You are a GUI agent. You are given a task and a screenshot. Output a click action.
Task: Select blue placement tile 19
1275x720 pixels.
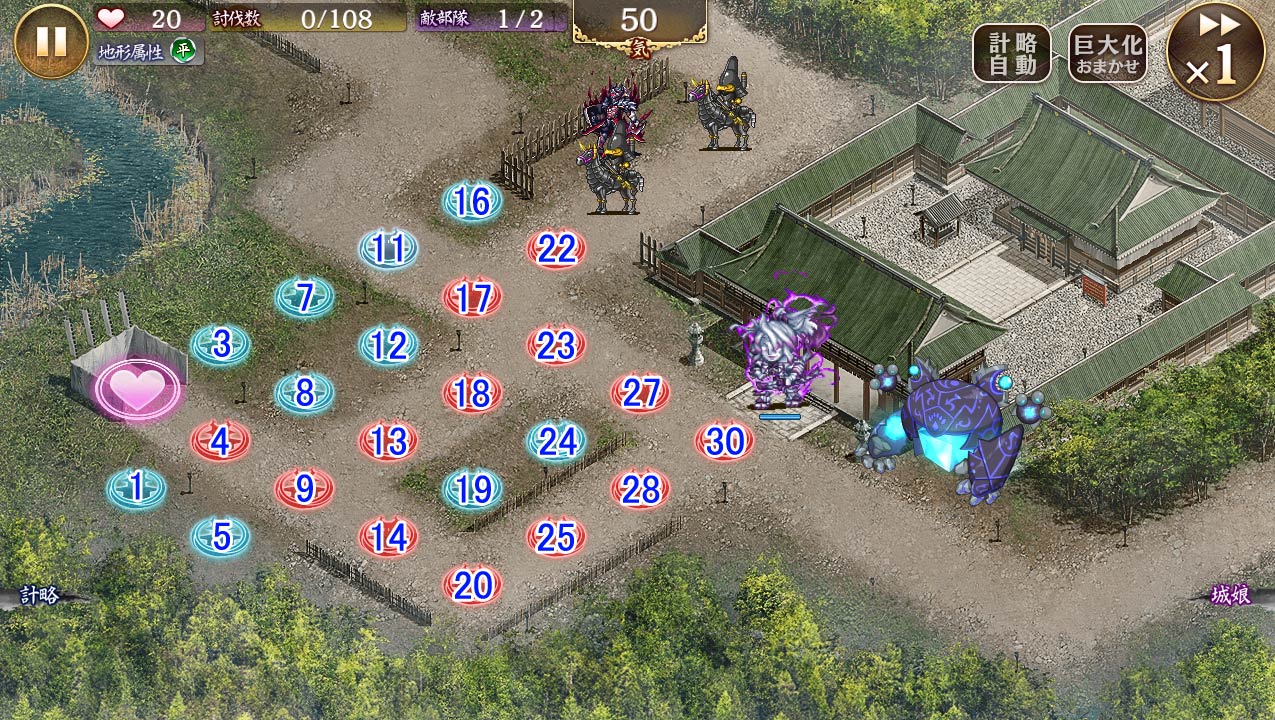tap(472, 489)
